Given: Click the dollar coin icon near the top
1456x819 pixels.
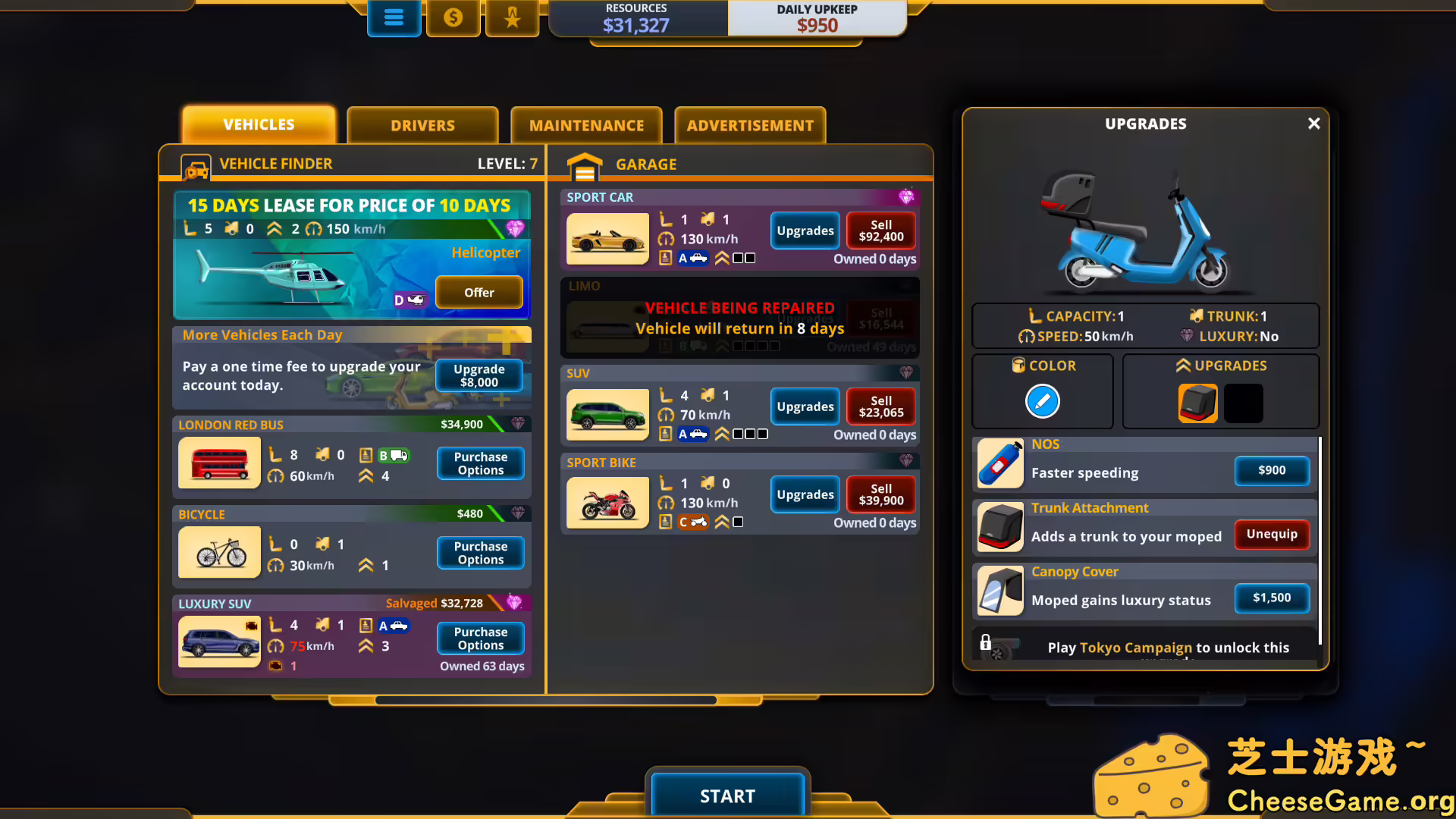Looking at the screenshot, I should pyautogui.click(x=453, y=17).
